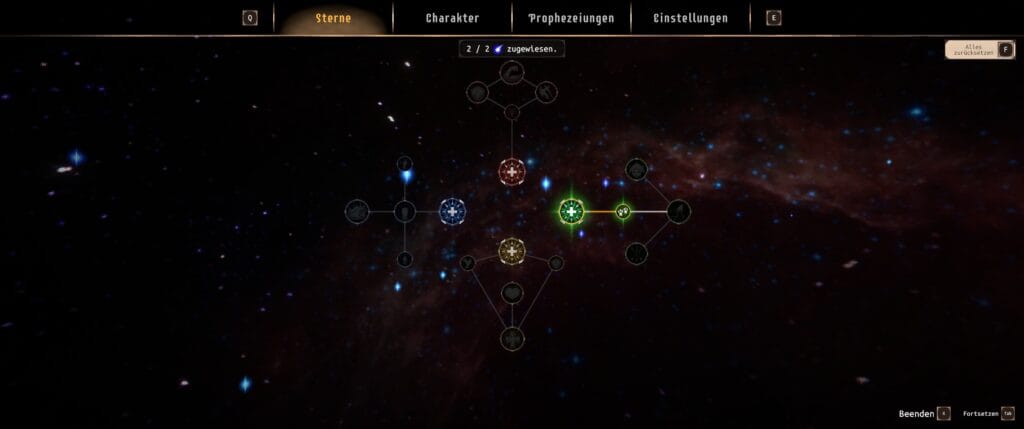The width and height of the screenshot is (1024, 429).
Task: Go to the Einstellungen tab
Action: pyautogui.click(x=690, y=18)
